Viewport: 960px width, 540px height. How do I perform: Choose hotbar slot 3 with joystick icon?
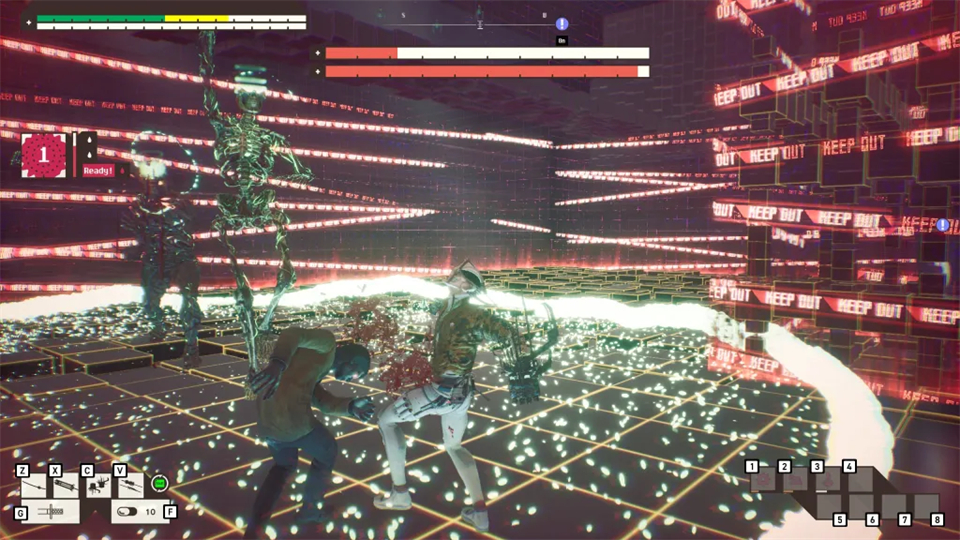point(829,482)
